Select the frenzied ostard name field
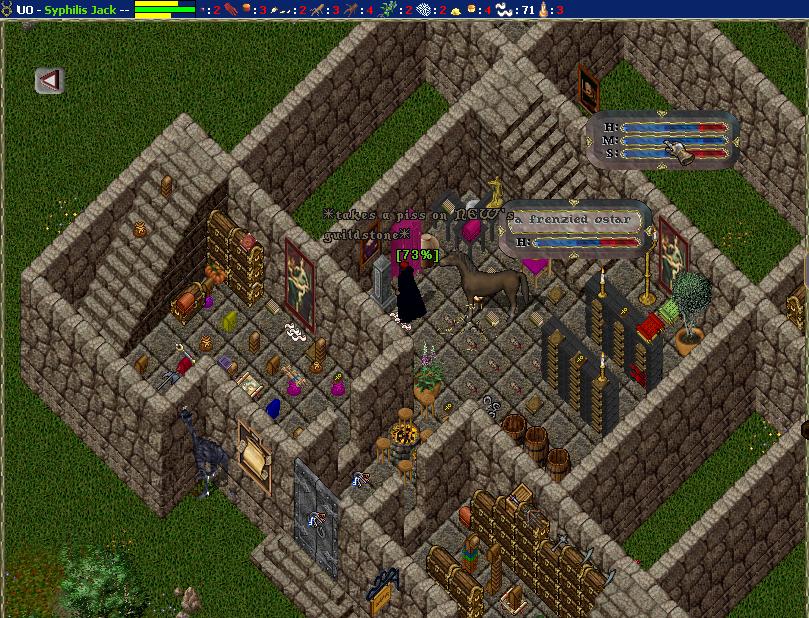 point(575,218)
